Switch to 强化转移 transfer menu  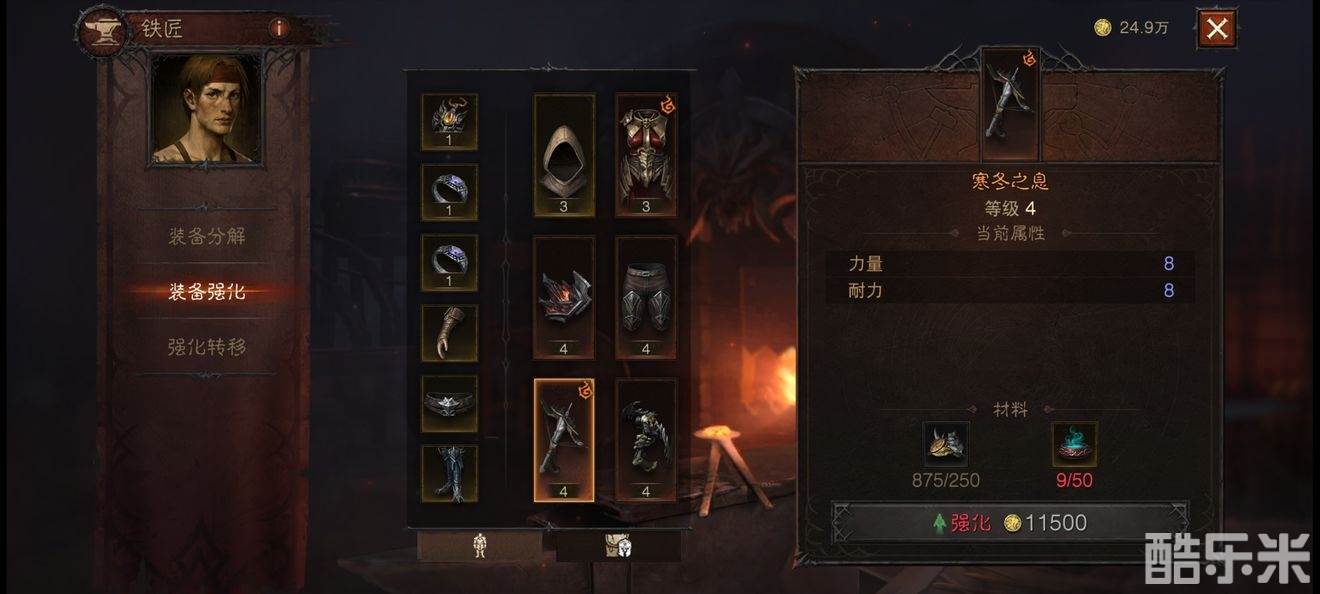pos(207,347)
